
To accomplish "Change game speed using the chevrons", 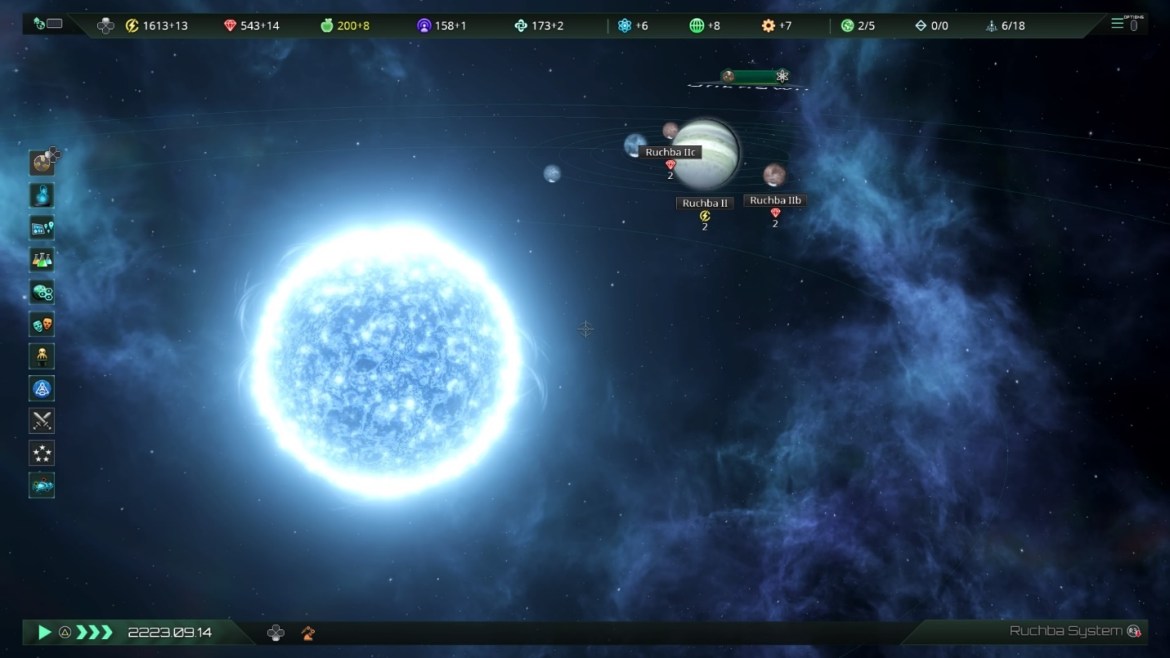I will (95, 632).
